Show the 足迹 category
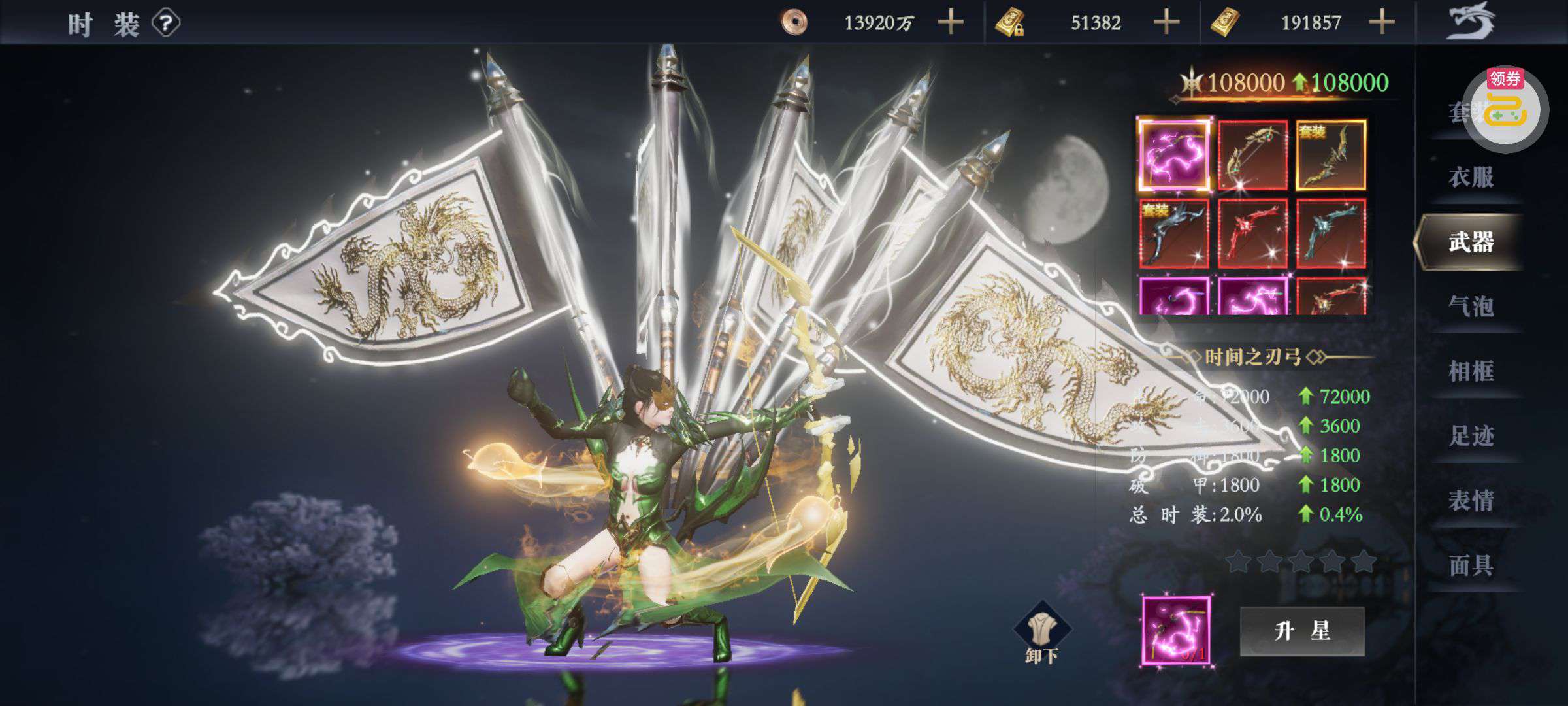The height and width of the screenshot is (706, 1568). pos(1471,436)
